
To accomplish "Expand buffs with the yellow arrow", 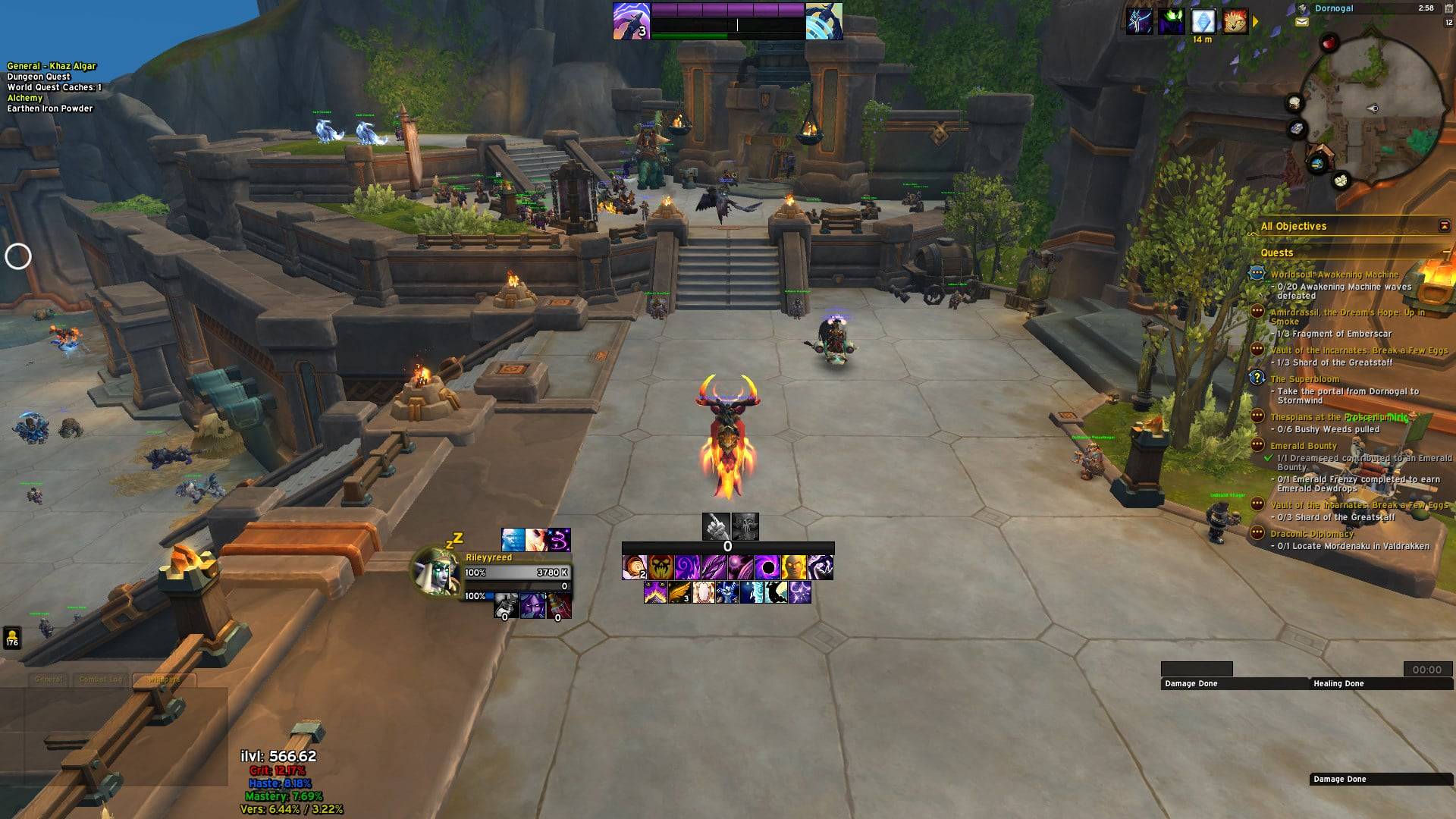I will [x=1256, y=22].
